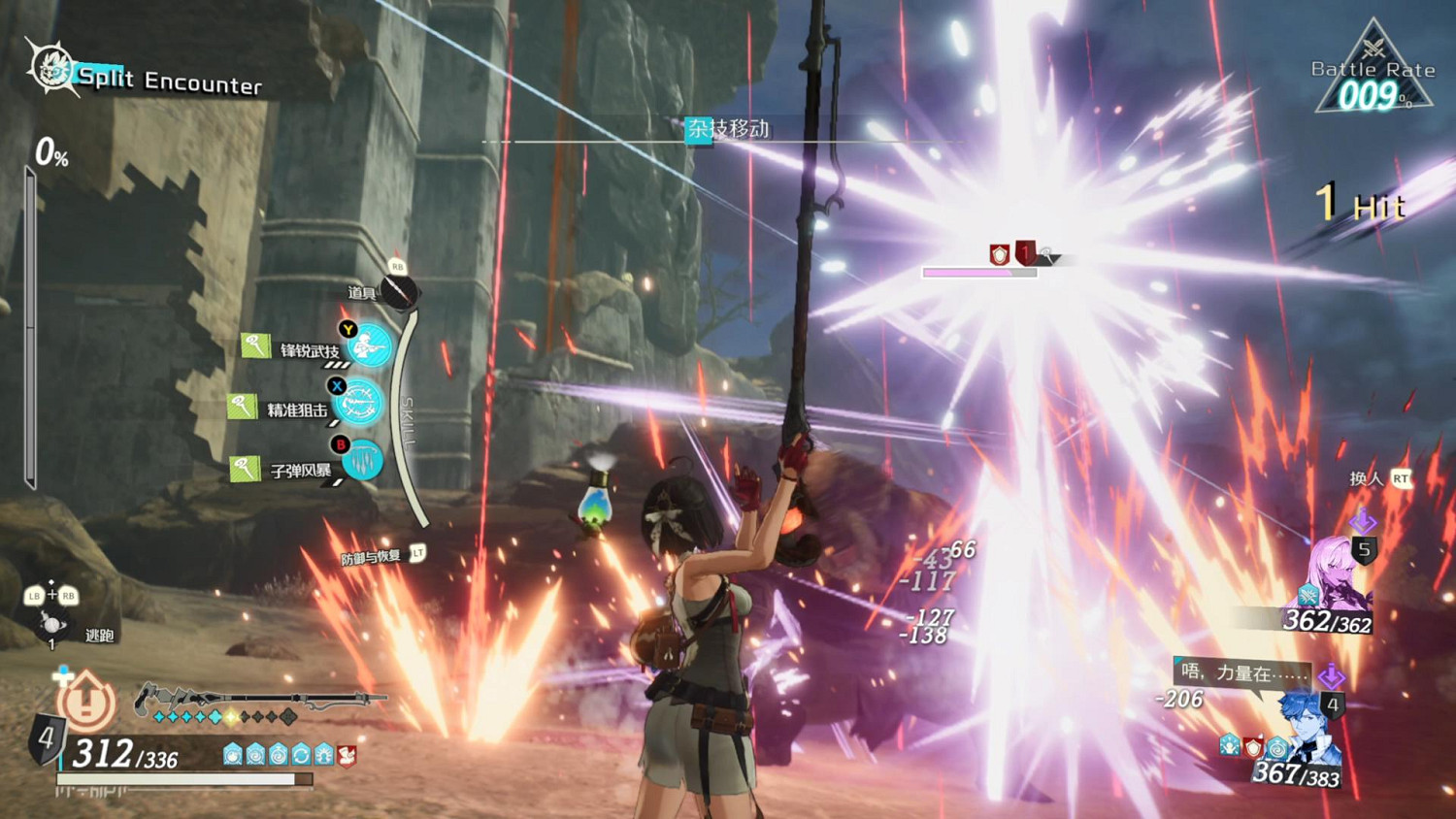Select the 逃跑 escape icon
Image resolution: width=1456 pixels, height=819 pixels.
52,623
